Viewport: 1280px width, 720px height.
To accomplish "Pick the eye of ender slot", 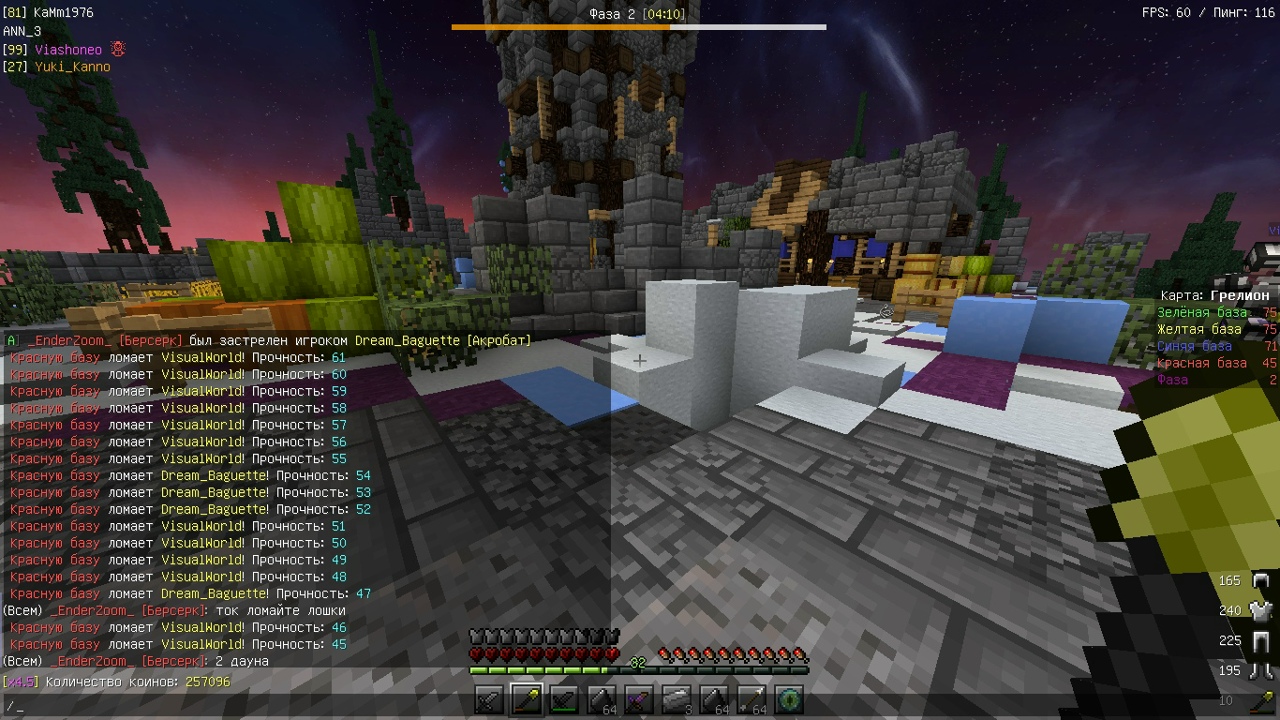I will point(789,701).
